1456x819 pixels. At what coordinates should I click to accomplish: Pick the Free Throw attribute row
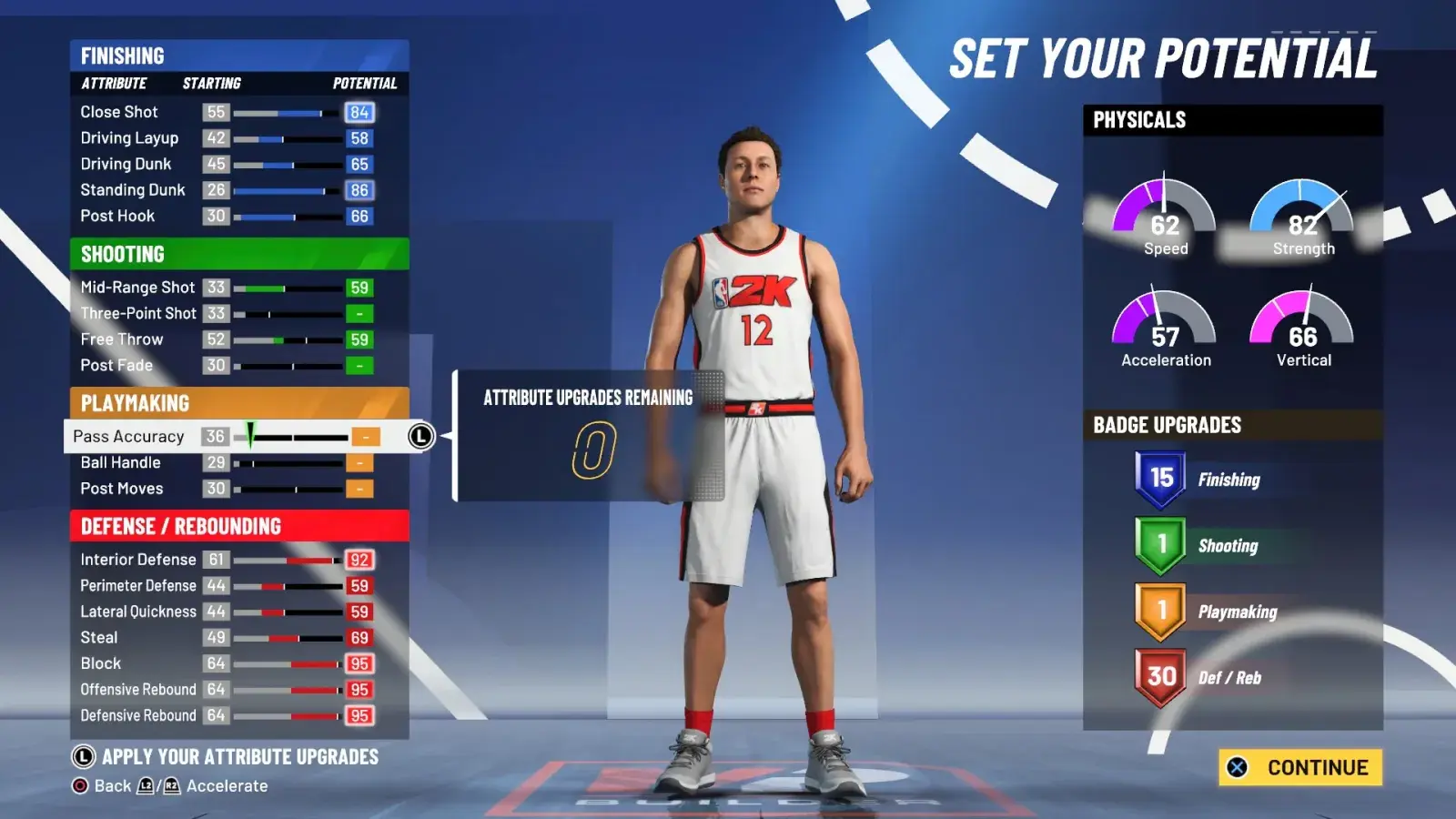pyautogui.click(x=227, y=339)
